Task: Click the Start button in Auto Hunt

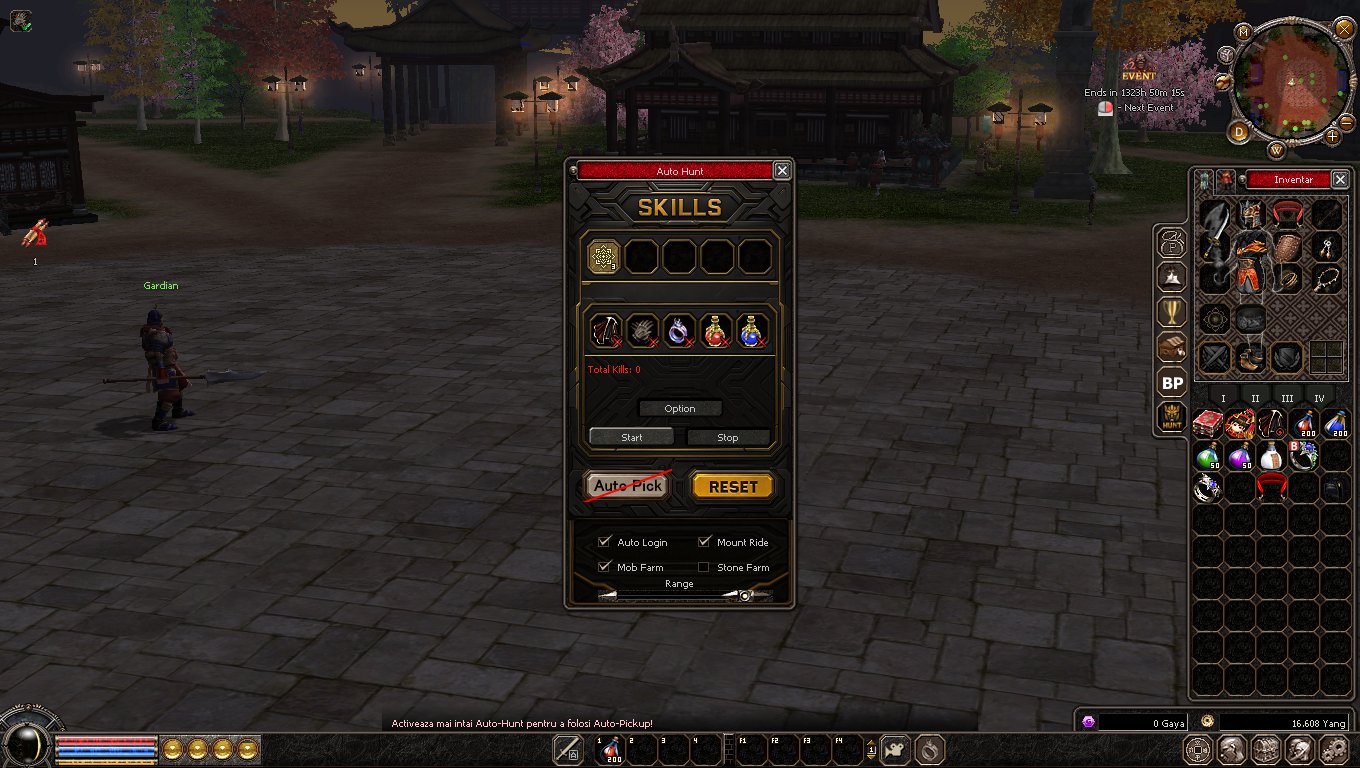Action: (x=631, y=437)
